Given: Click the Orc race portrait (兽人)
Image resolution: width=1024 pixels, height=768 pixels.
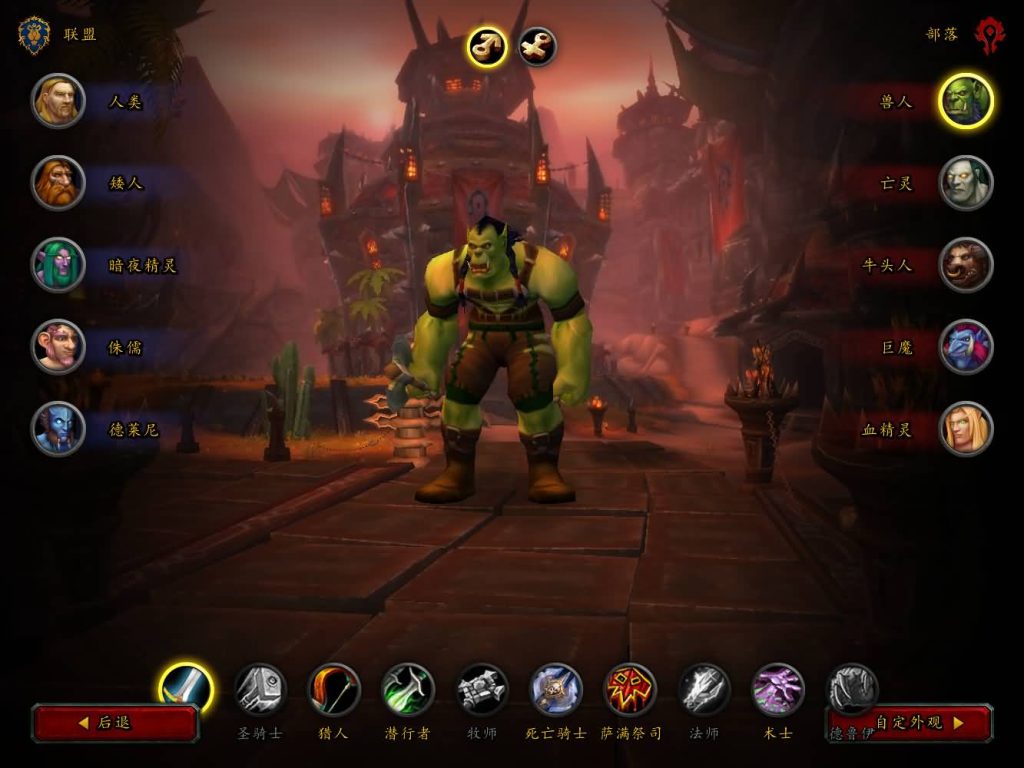Looking at the screenshot, I should tap(966, 101).
